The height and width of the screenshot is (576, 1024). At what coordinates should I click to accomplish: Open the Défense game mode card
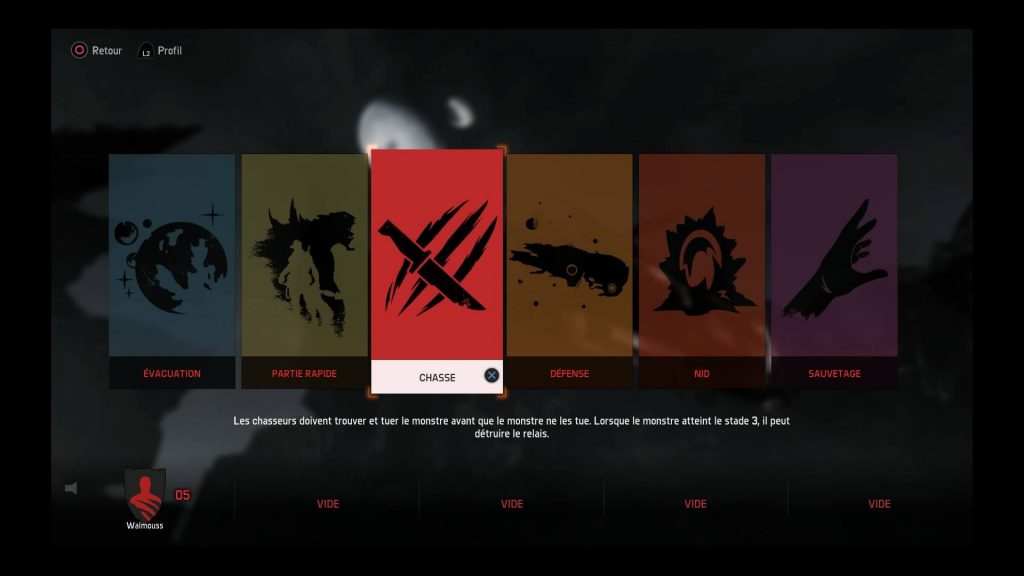[x=569, y=270]
